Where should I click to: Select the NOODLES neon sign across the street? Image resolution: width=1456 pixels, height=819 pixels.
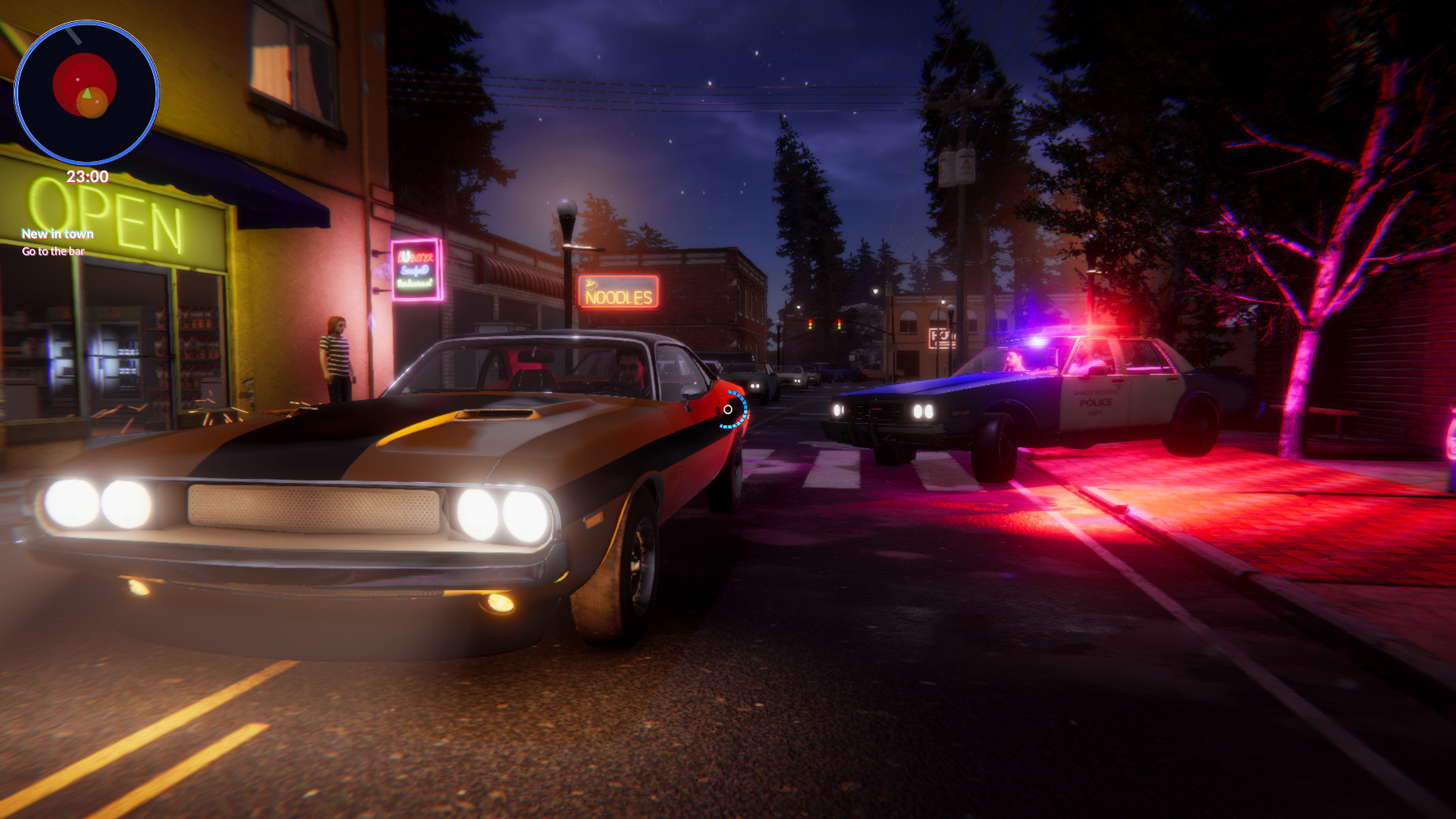point(618,293)
